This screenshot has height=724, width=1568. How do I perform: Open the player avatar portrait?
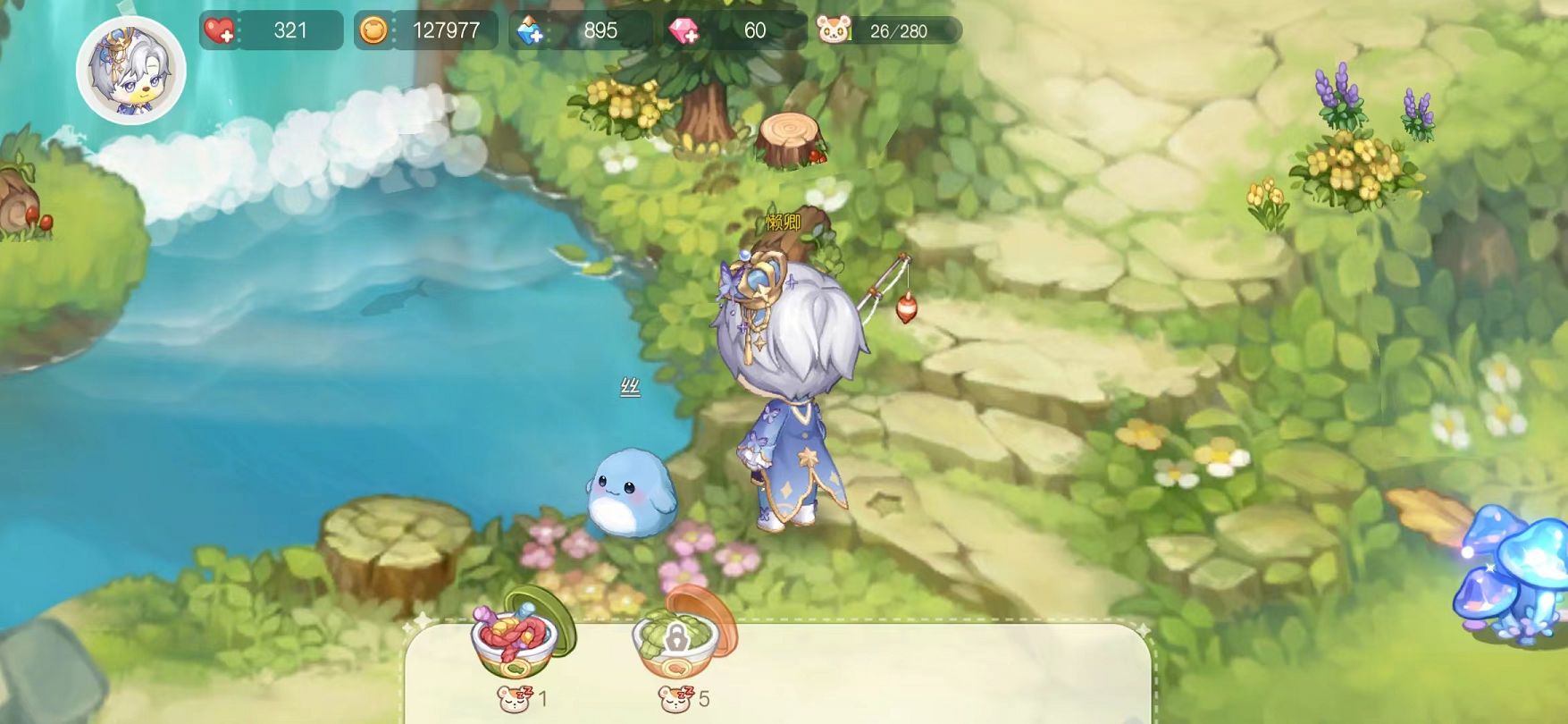click(x=131, y=69)
